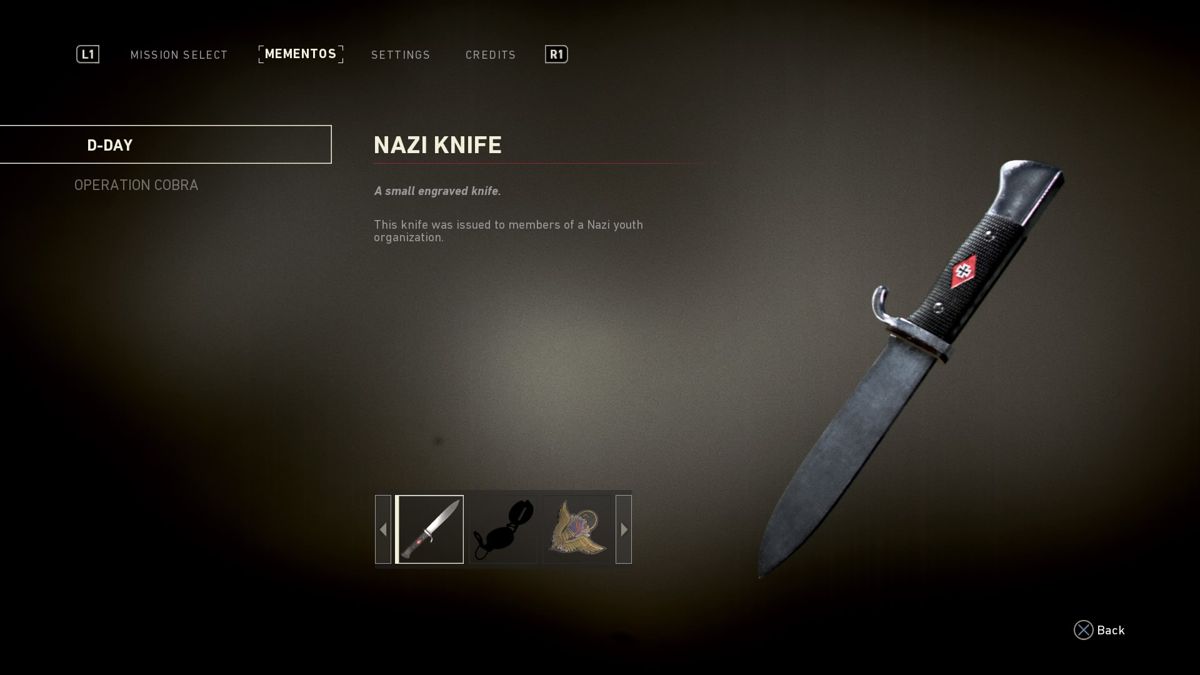This screenshot has height=675, width=1200.
Task: Click the left arrow of memento carousel
Action: [x=383, y=529]
